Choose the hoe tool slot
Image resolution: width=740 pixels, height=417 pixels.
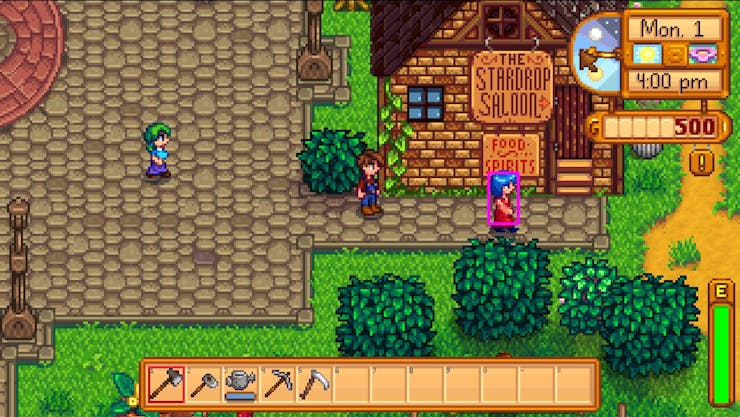coord(202,384)
